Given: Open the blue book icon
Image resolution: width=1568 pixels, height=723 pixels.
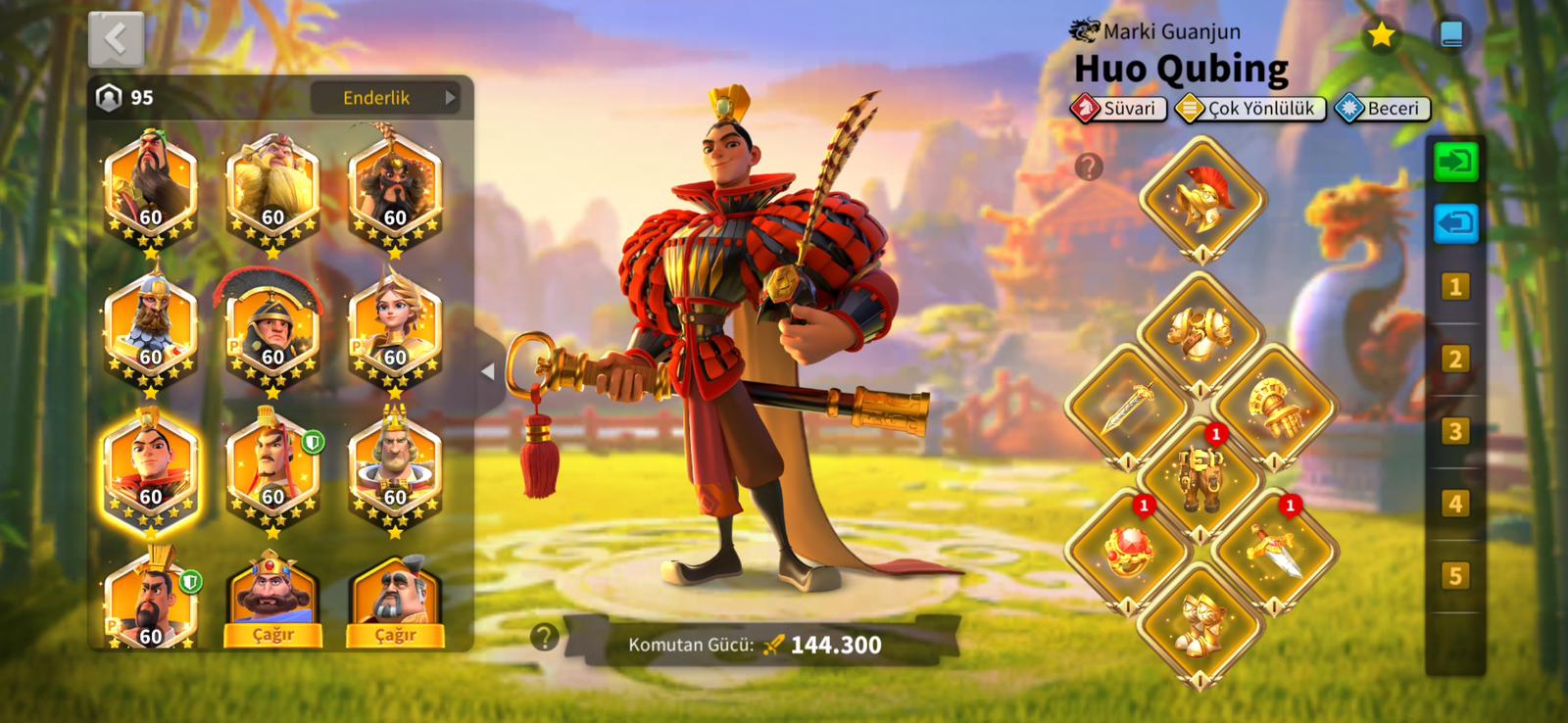Looking at the screenshot, I should [x=1451, y=36].
